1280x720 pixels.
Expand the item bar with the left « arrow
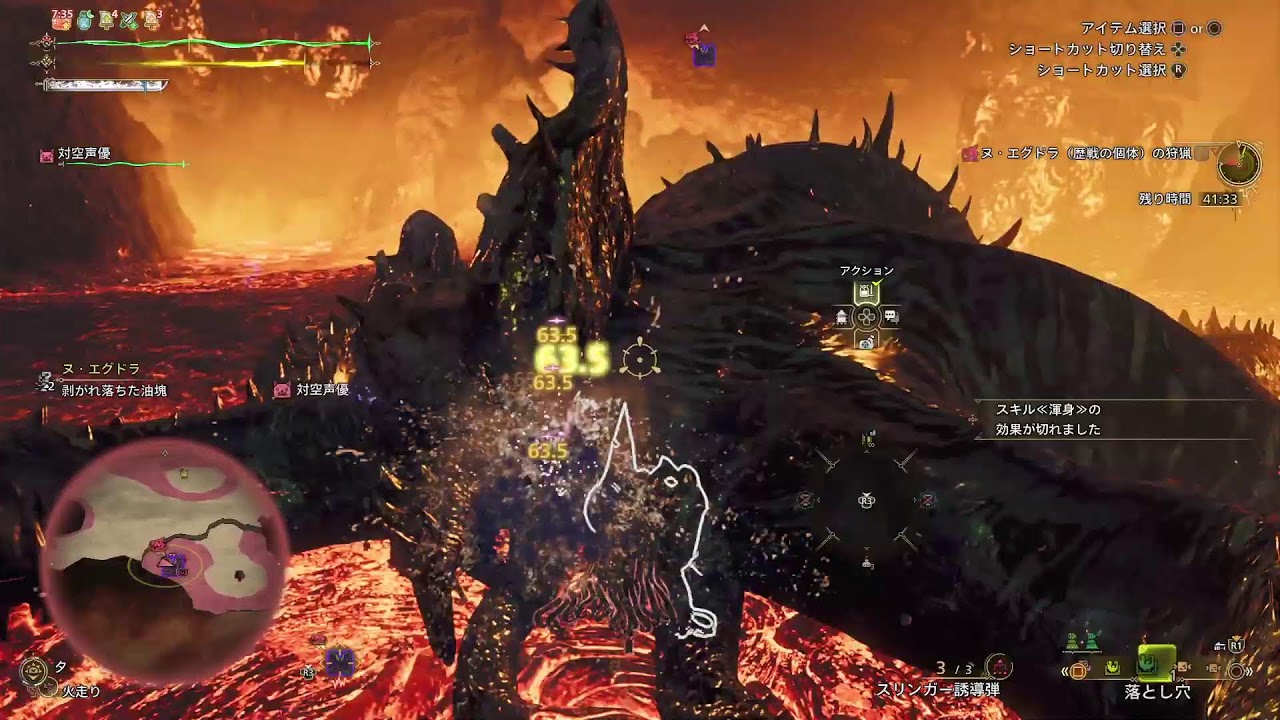1065,670
